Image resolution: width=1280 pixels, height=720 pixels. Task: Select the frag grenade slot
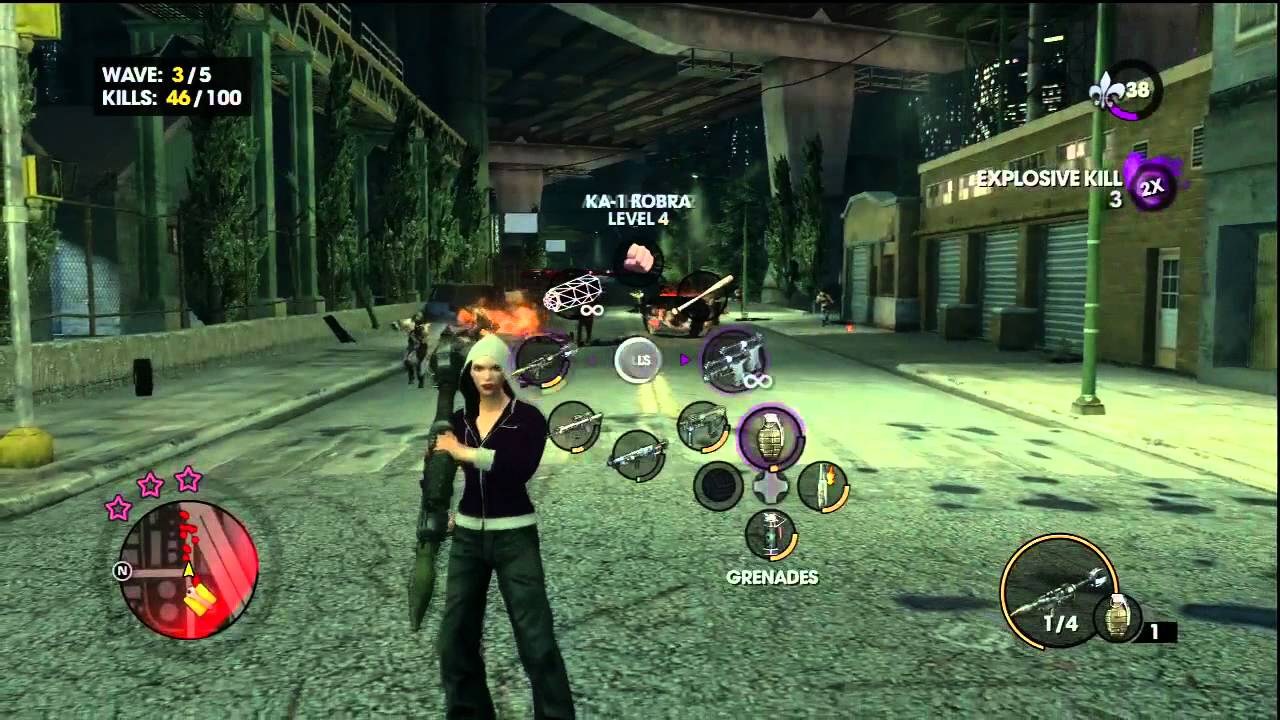coord(770,438)
